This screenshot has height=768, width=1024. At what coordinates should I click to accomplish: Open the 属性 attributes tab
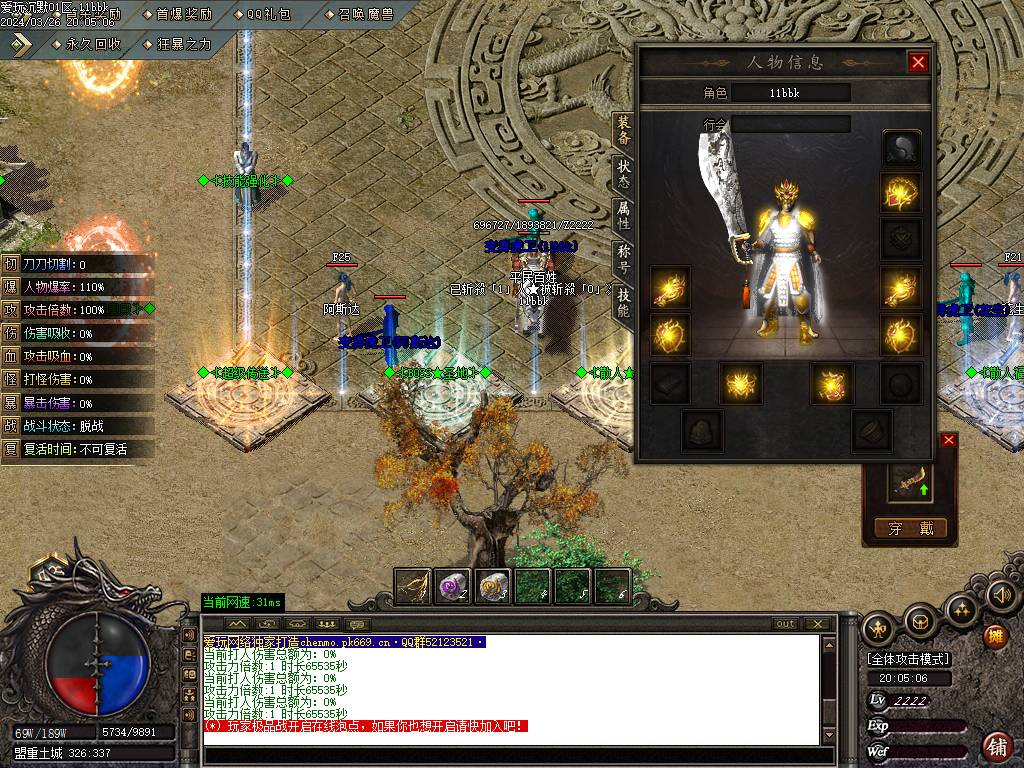point(624,214)
